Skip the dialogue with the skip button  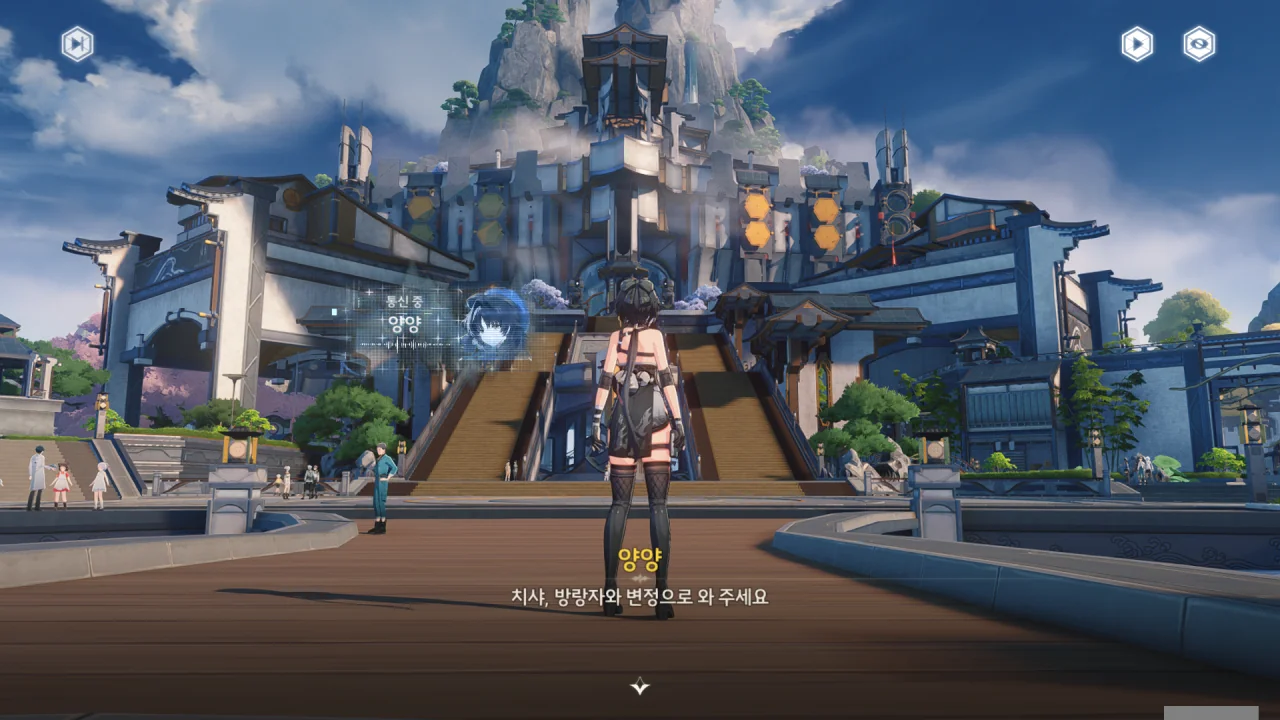(x=77, y=44)
